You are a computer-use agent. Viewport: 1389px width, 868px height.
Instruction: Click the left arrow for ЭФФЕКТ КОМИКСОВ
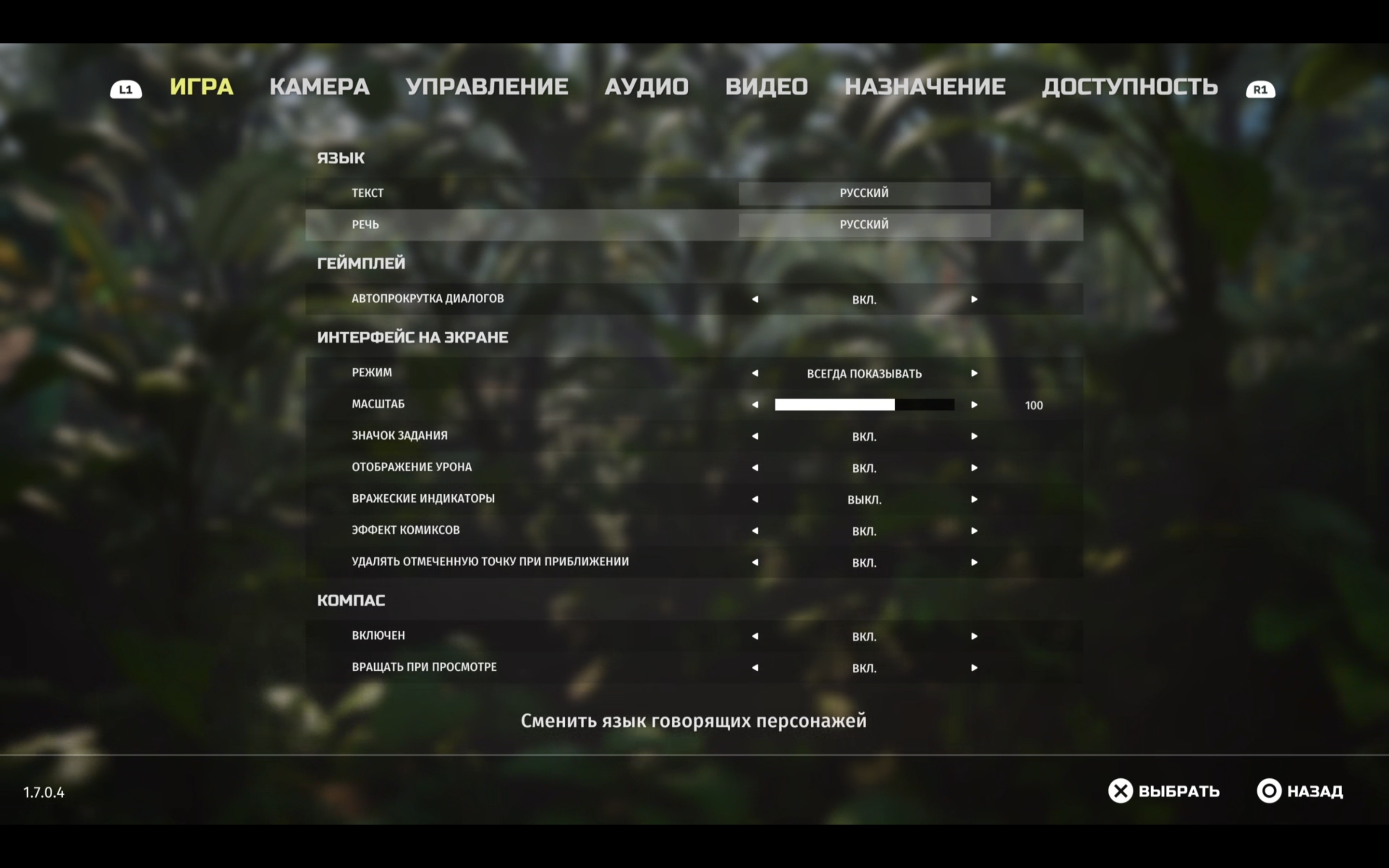(755, 530)
